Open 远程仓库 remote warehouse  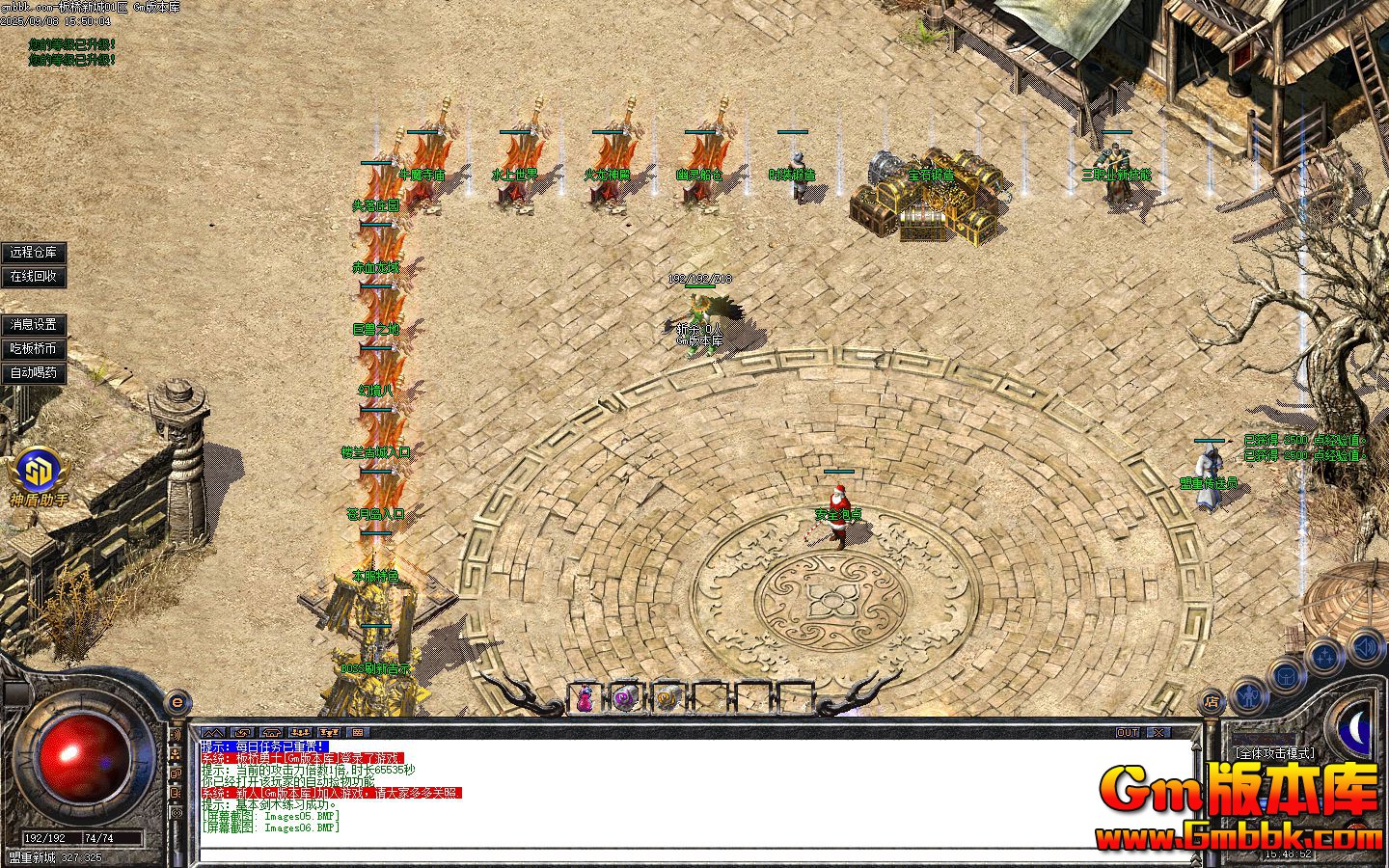click(33, 252)
